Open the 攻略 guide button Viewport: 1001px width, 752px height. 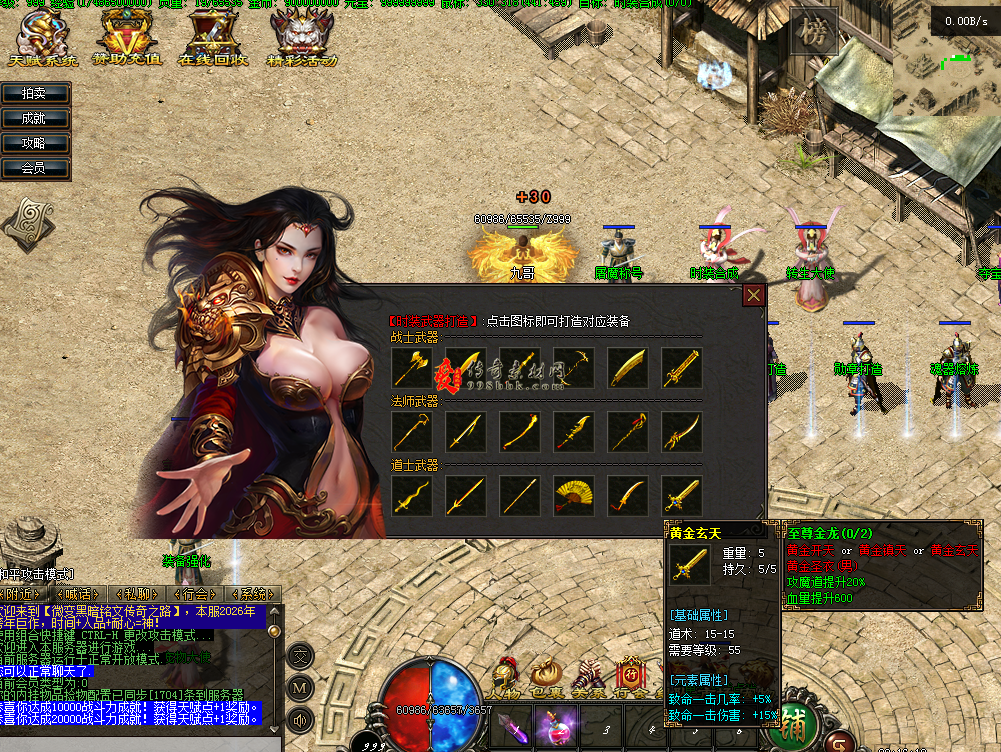[x=36, y=143]
